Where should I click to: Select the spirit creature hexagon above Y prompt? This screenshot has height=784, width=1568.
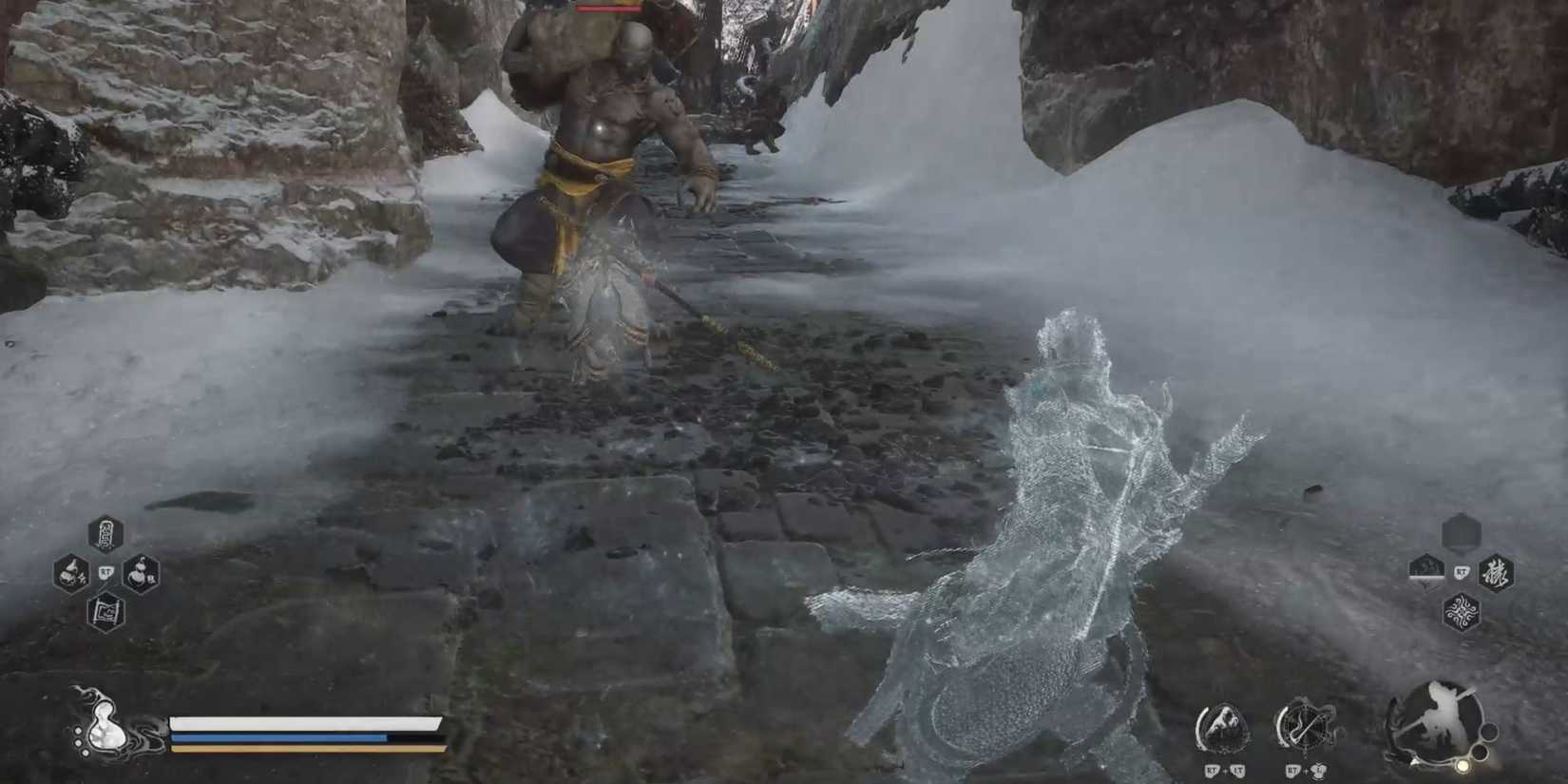(1426, 568)
